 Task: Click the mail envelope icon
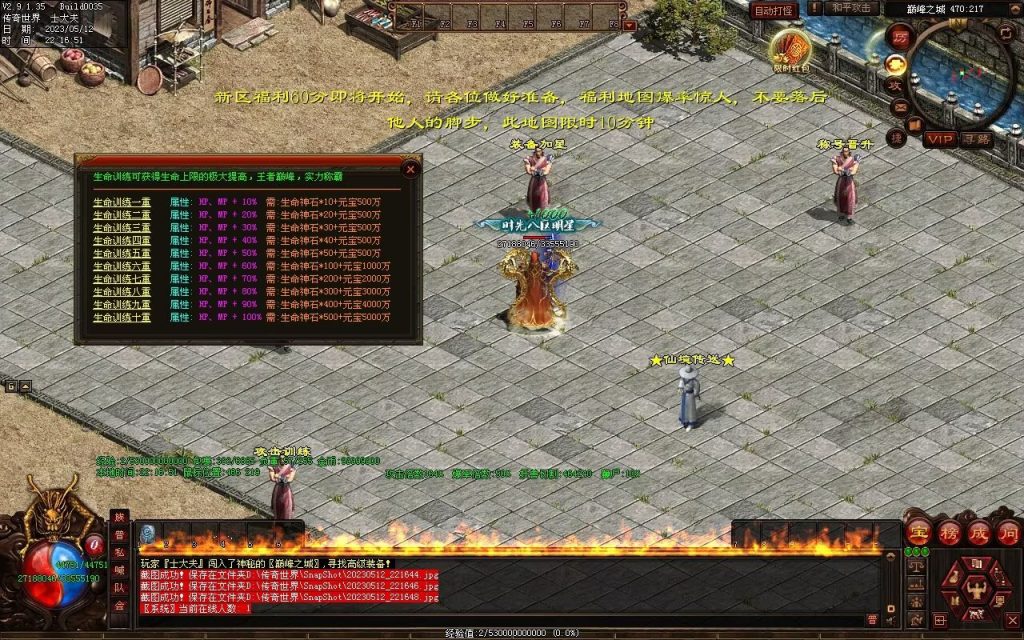click(x=899, y=107)
